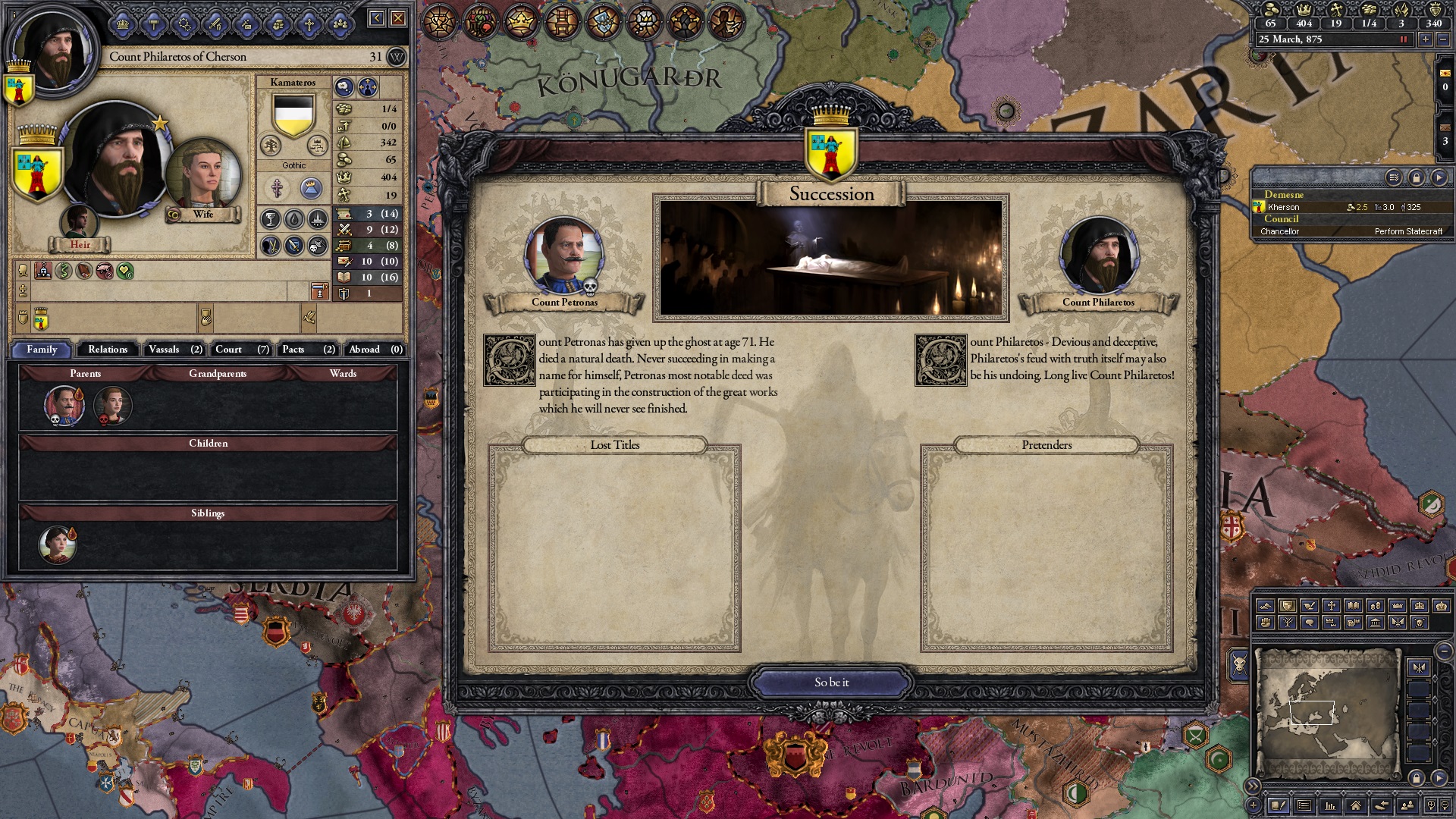
Task: Show the Court tab
Action: click(x=241, y=350)
